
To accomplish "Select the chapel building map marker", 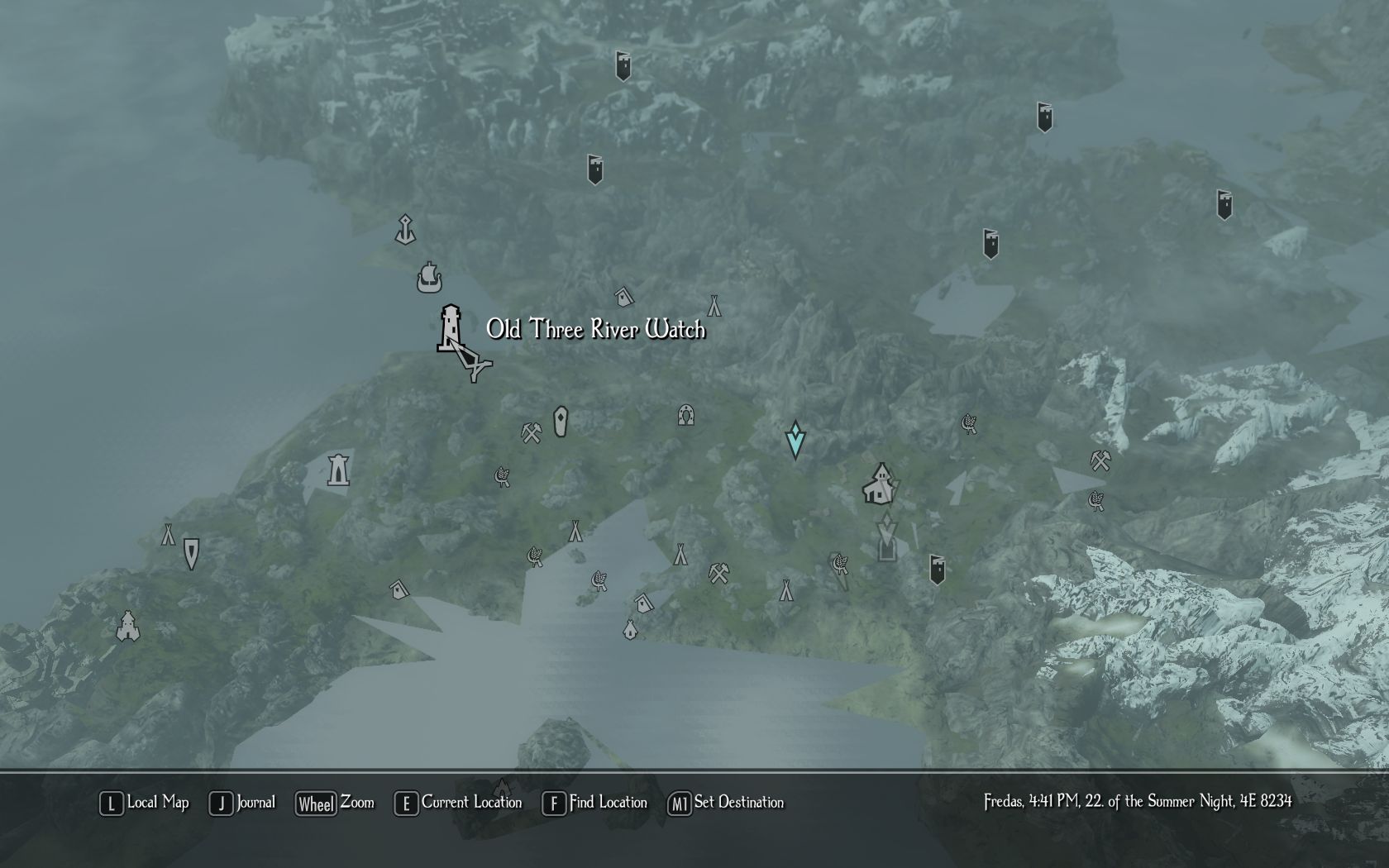I will coord(880,484).
